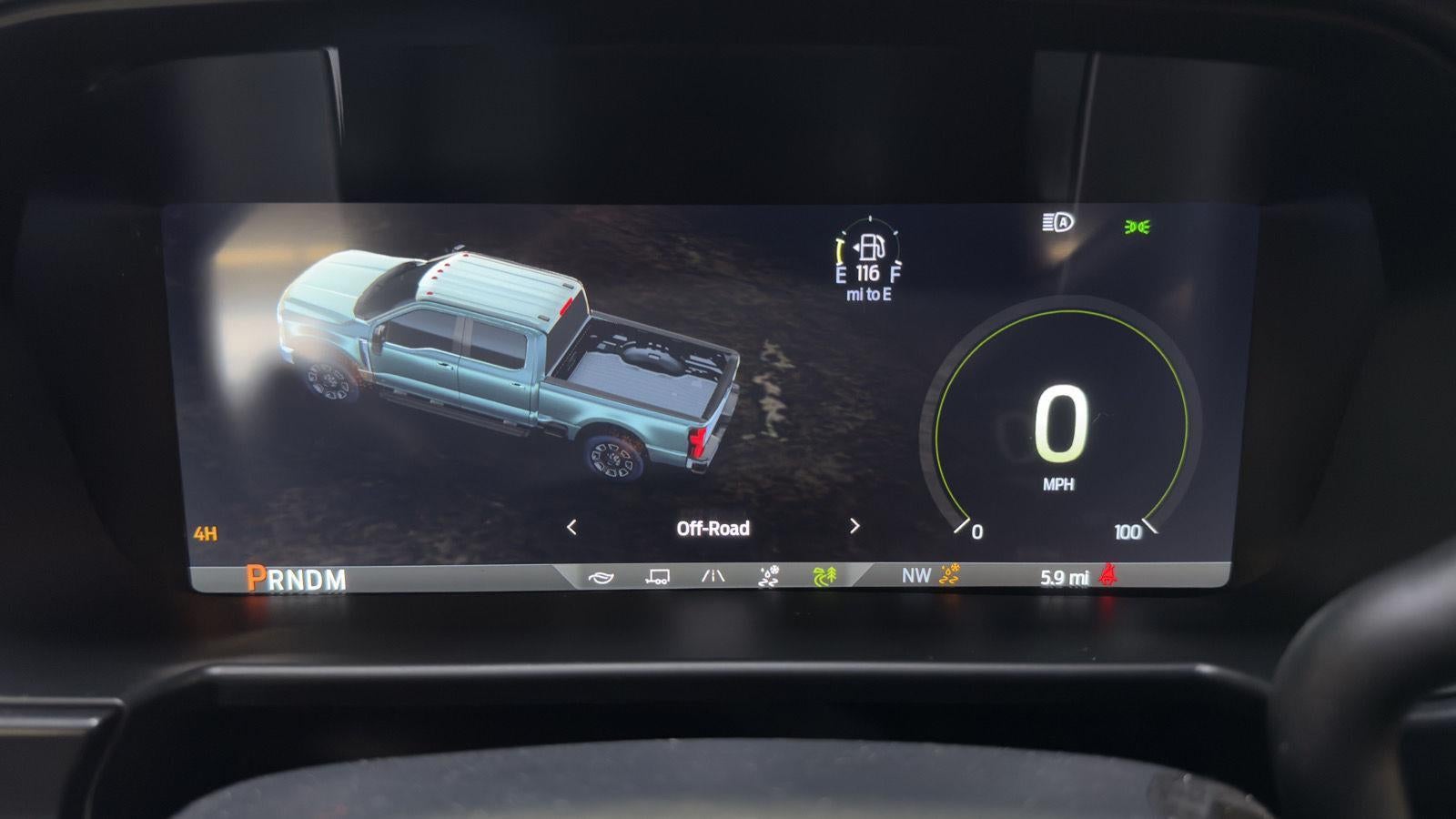Image resolution: width=1456 pixels, height=819 pixels.
Task: Expand the drive mode selector labeled Off-Road
Action: (x=713, y=528)
